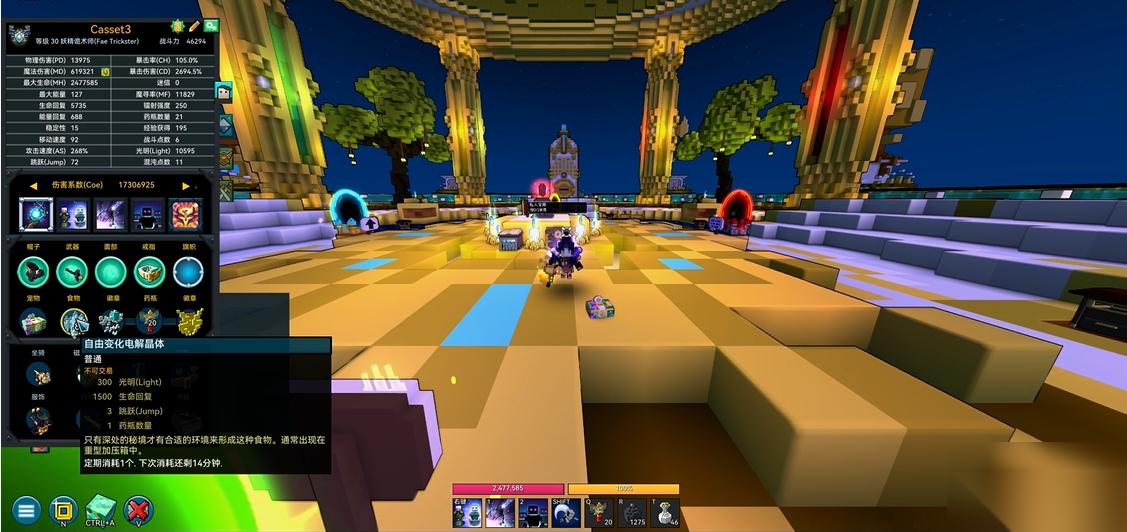The image size is (1127, 532).
Task: Click the yellow square N button
Action: (64, 510)
